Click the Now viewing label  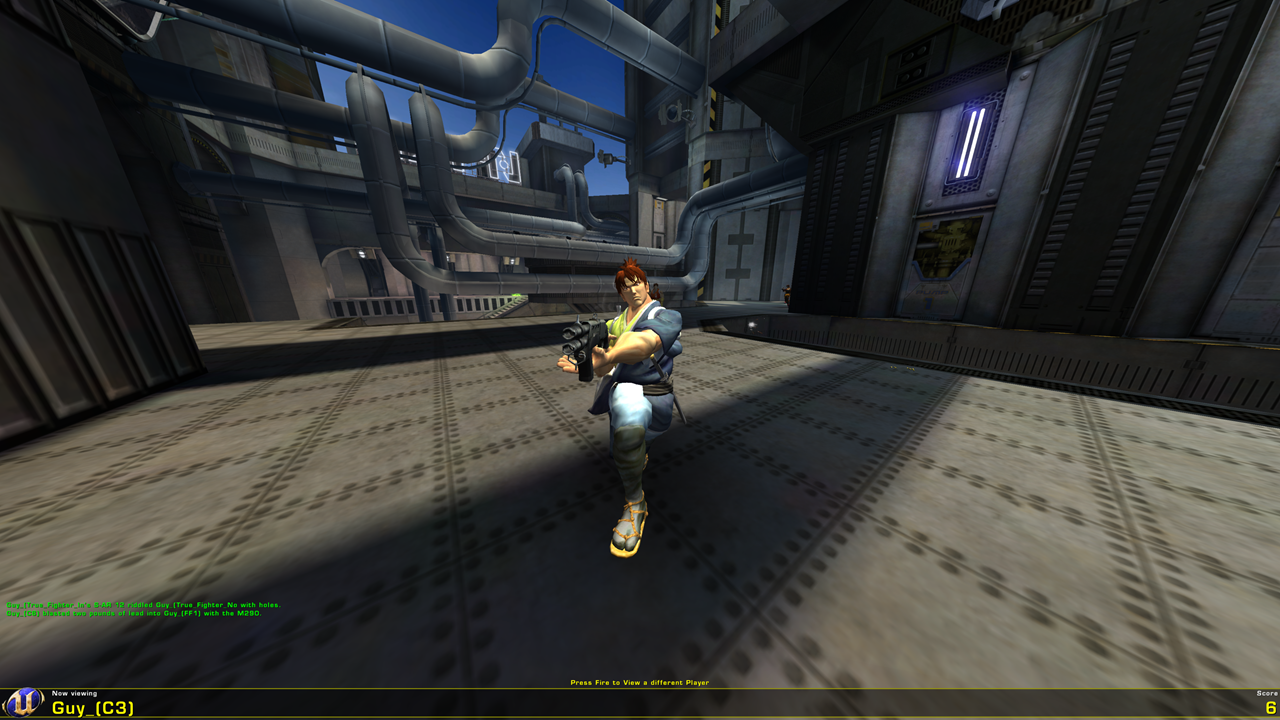(x=75, y=694)
